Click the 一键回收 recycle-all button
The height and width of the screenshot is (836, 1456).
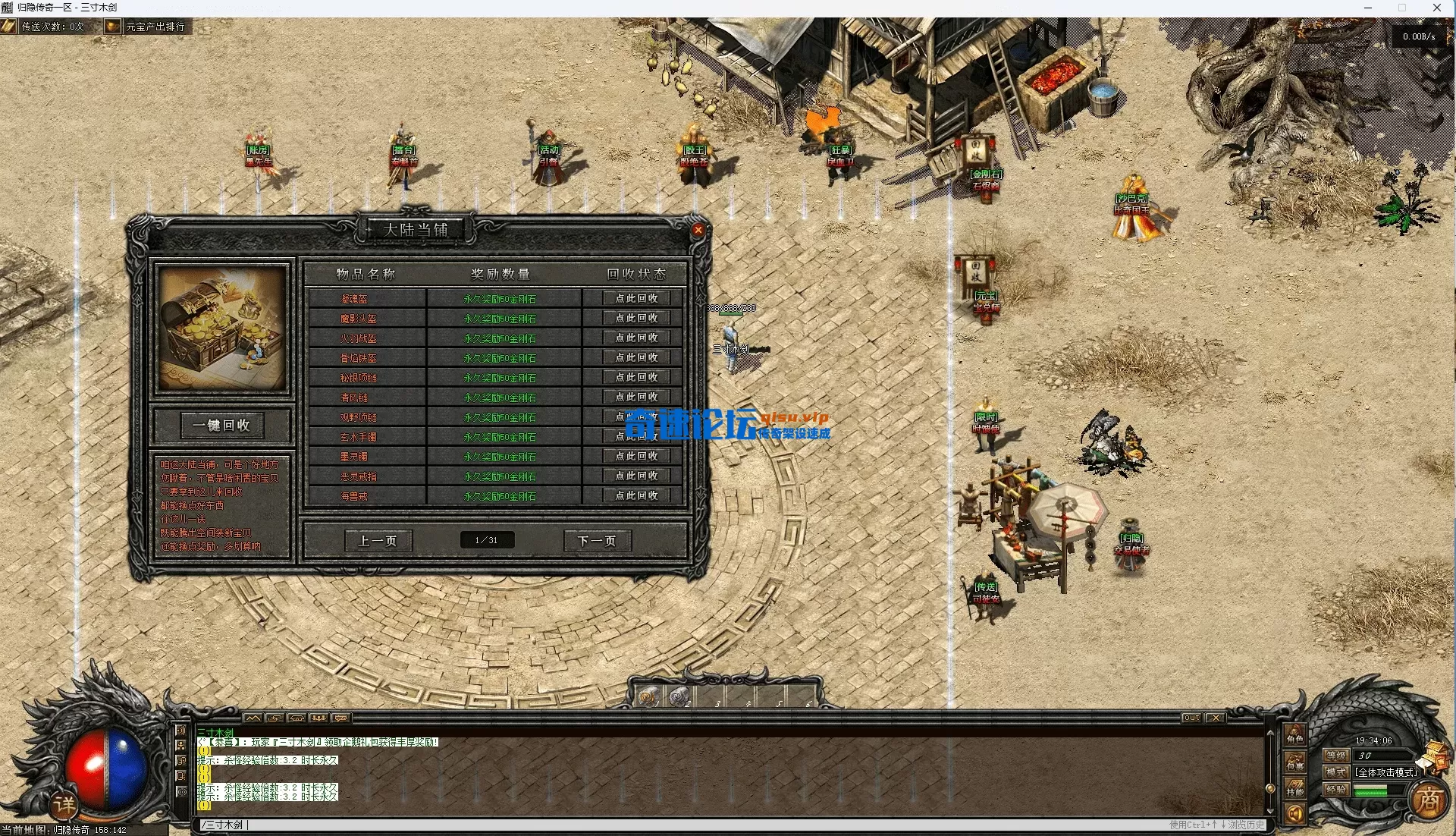(221, 426)
